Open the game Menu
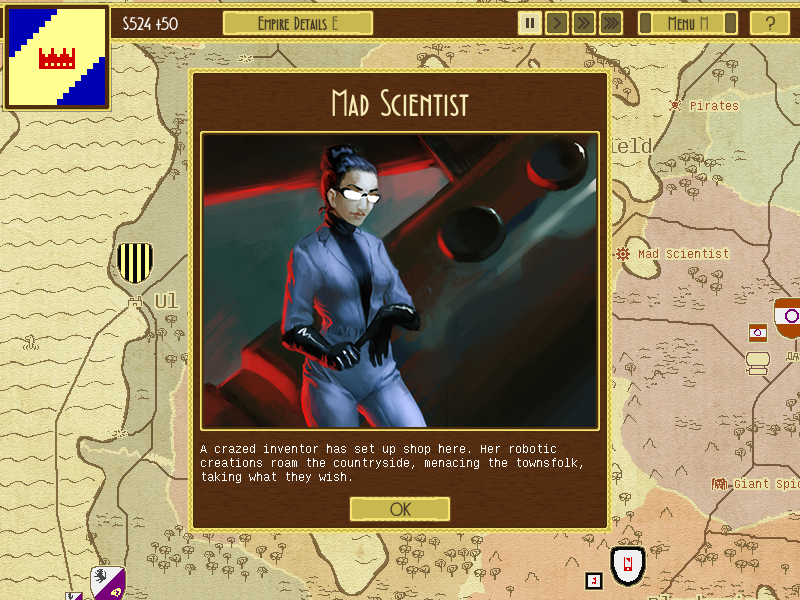This screenshot has height=600, width=800. click(688, 23)
